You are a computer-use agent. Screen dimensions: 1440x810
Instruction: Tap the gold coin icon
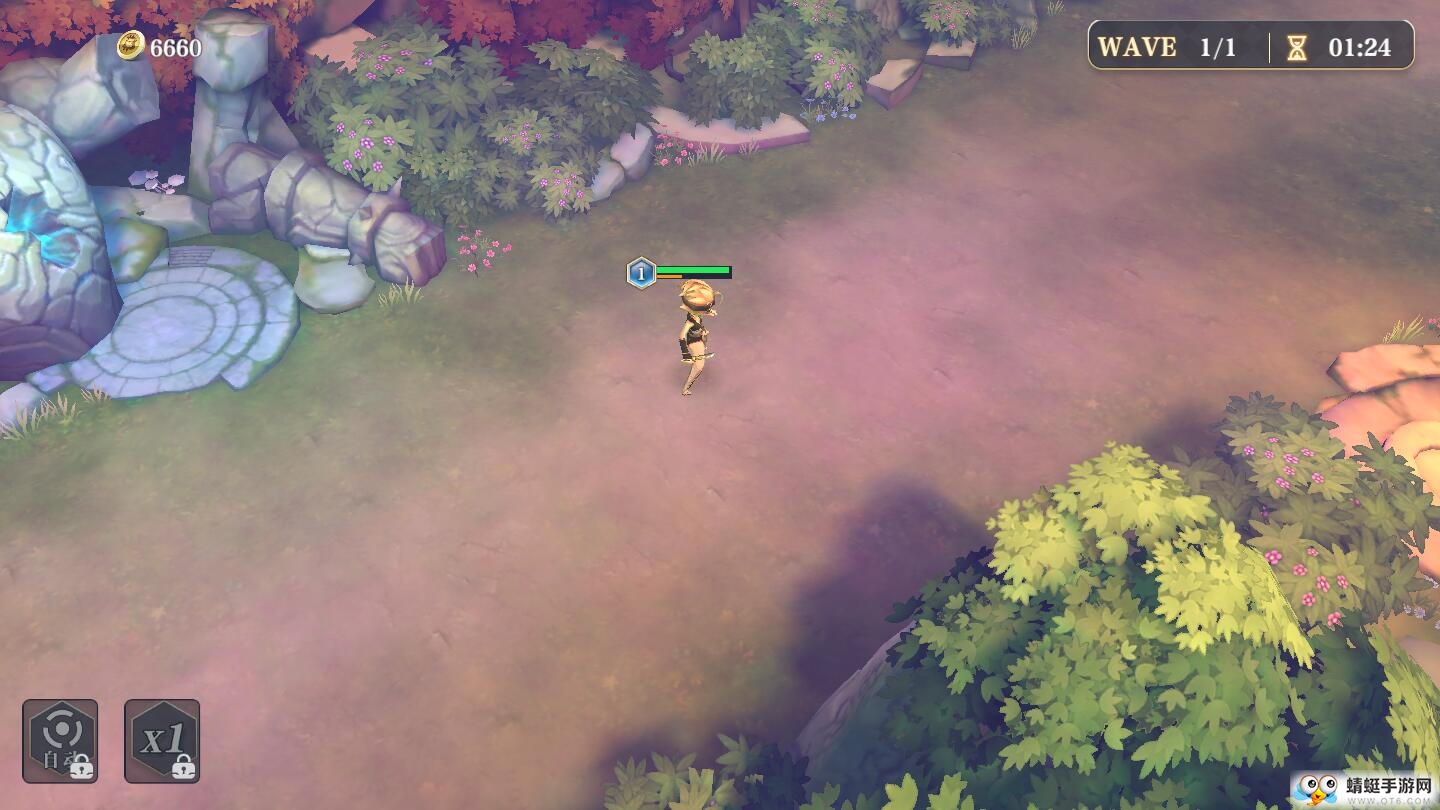(131, 45)
